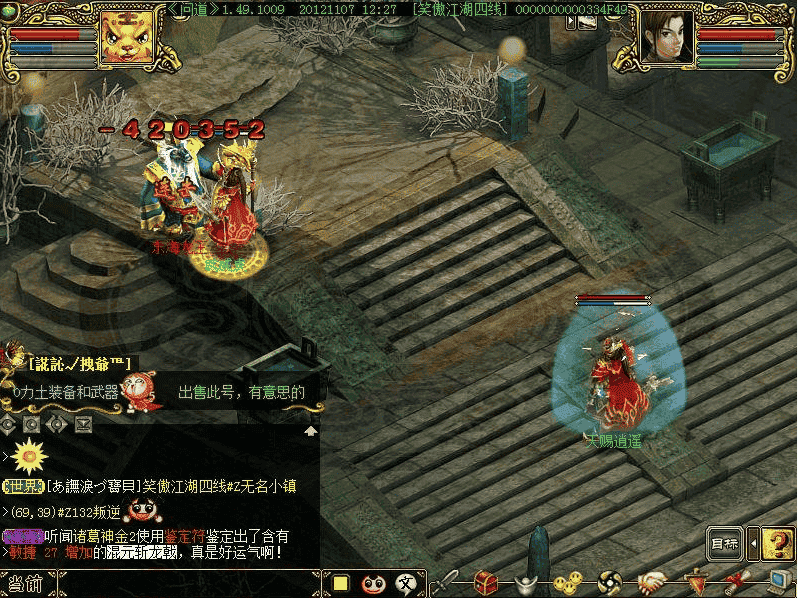Open the 目标 target button
798x598 pixels.
(x=725, y=545)
